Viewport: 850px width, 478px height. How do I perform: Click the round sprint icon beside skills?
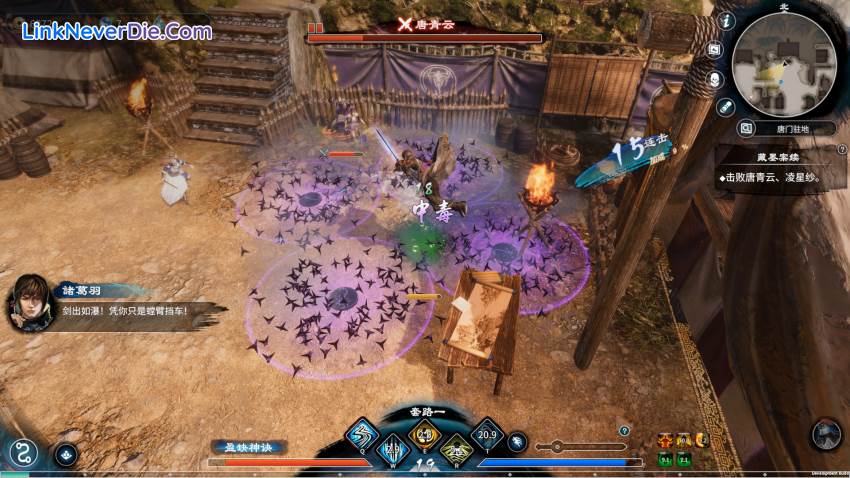(516, 440)
